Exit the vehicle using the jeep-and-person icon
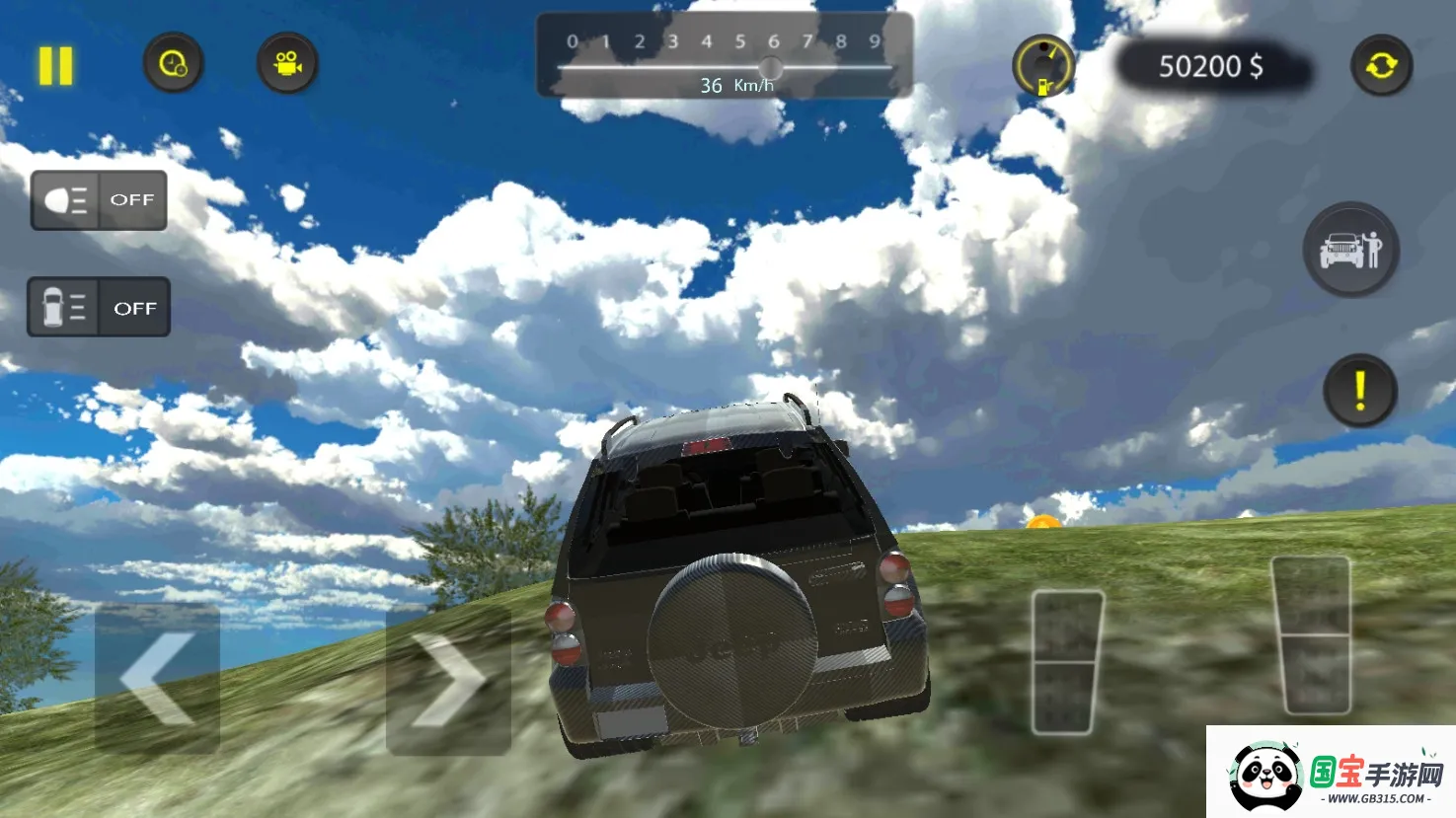 click(x=1350, y=250)
